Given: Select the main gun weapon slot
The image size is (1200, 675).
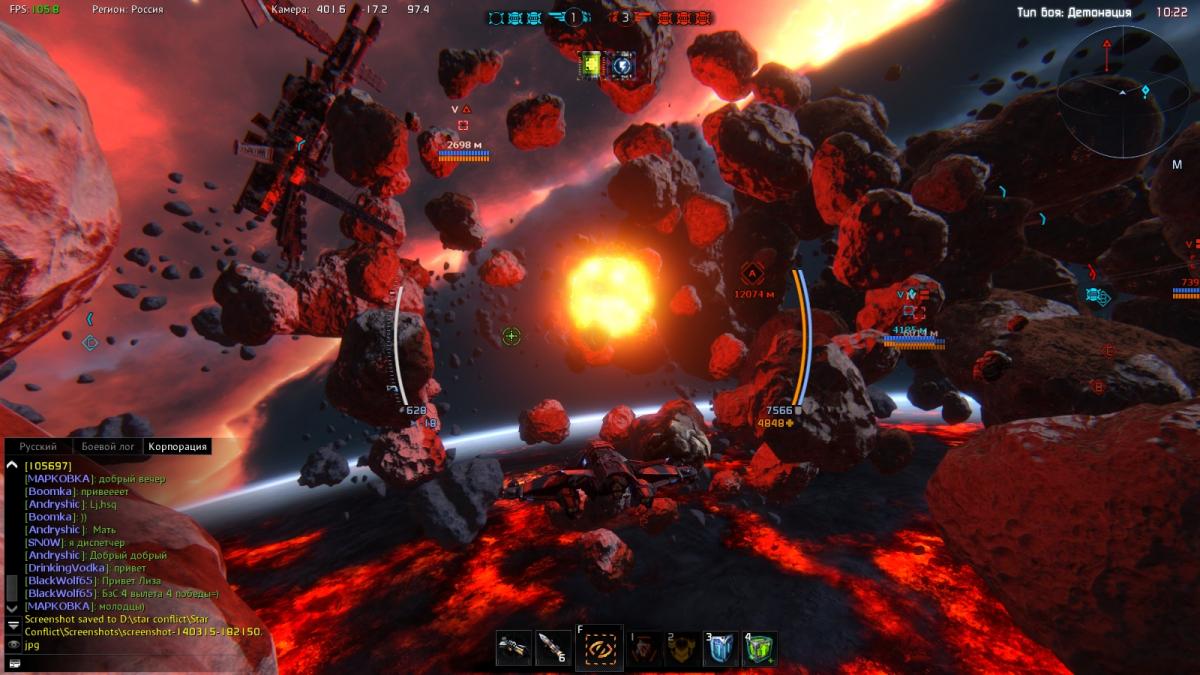Looking at the screenshot, I should point(514,648).
